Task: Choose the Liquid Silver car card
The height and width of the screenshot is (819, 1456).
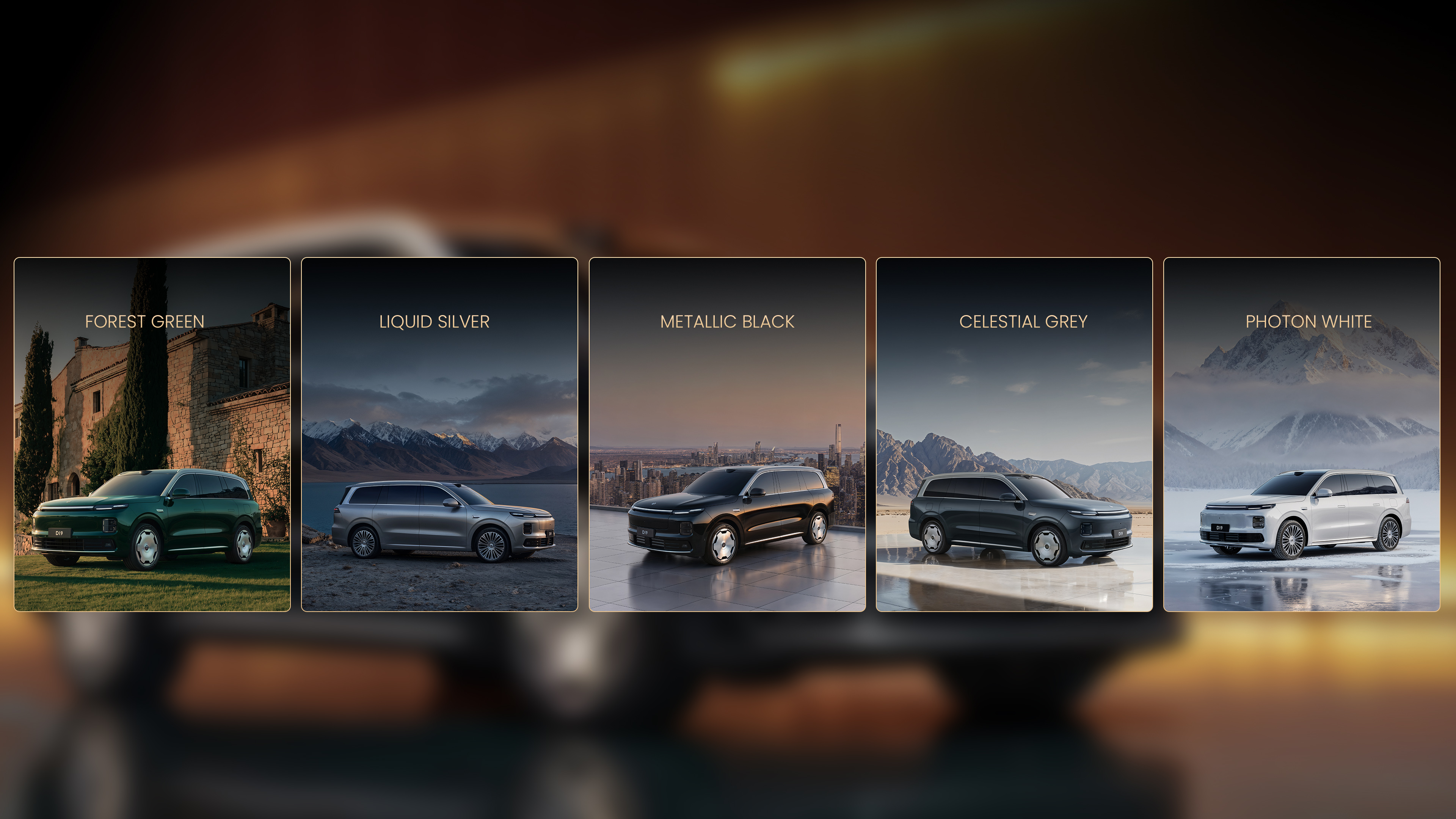Action: pyautogui.click(x=439, y=434)
